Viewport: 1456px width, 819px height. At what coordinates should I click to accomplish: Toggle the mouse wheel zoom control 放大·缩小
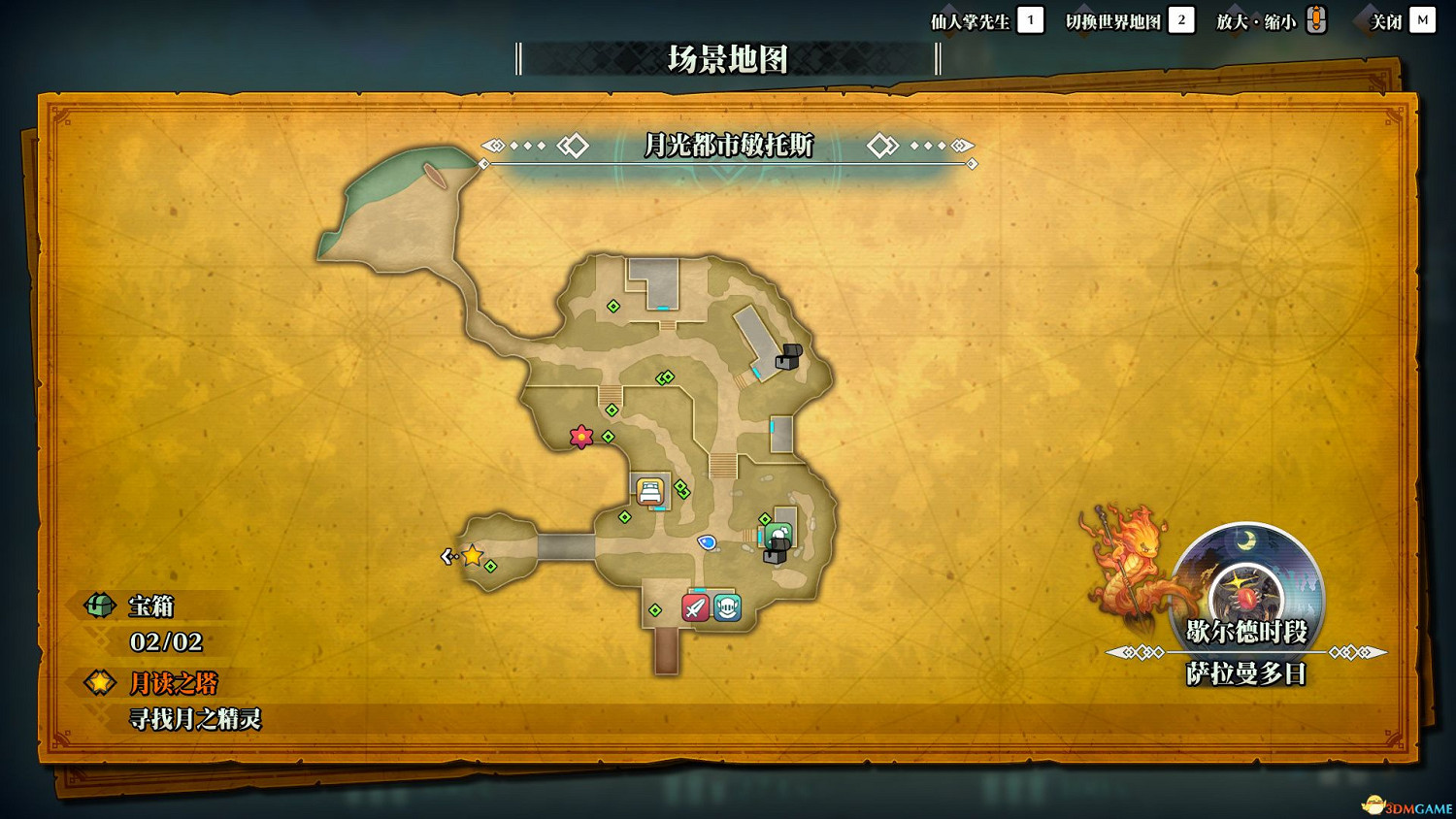click(1315, 18)
